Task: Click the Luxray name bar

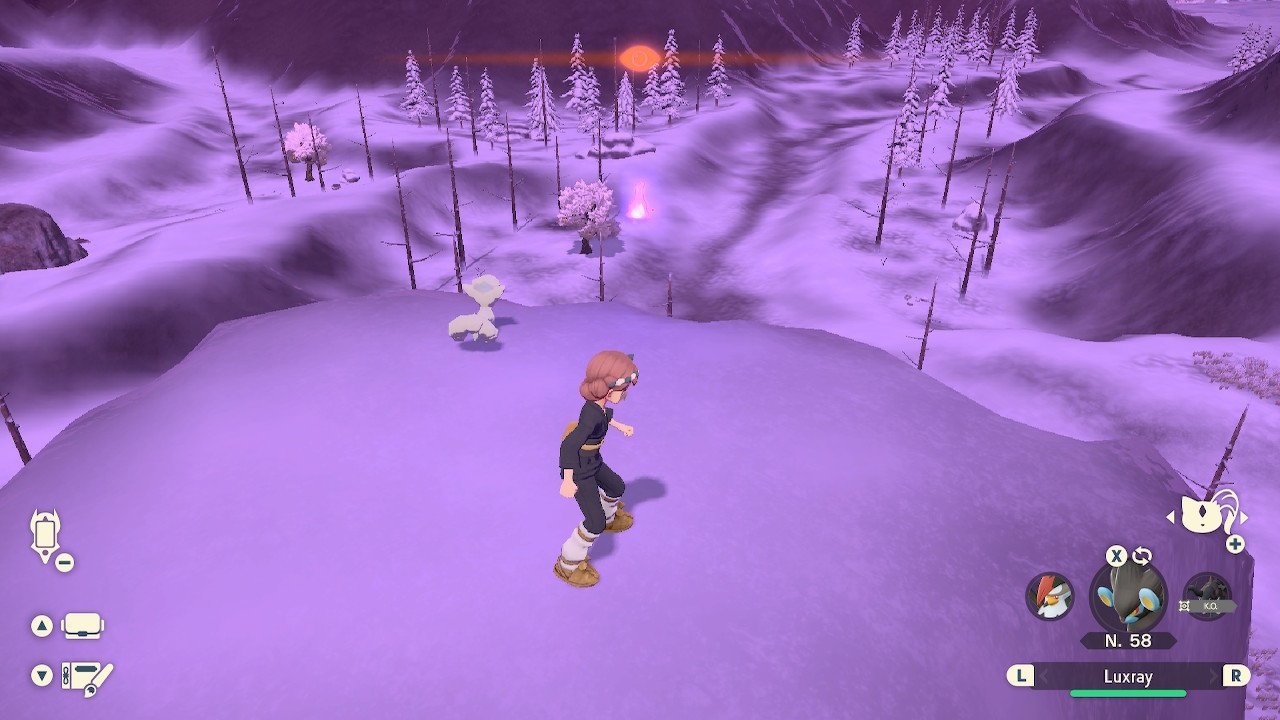Action: coord(1128,677)
